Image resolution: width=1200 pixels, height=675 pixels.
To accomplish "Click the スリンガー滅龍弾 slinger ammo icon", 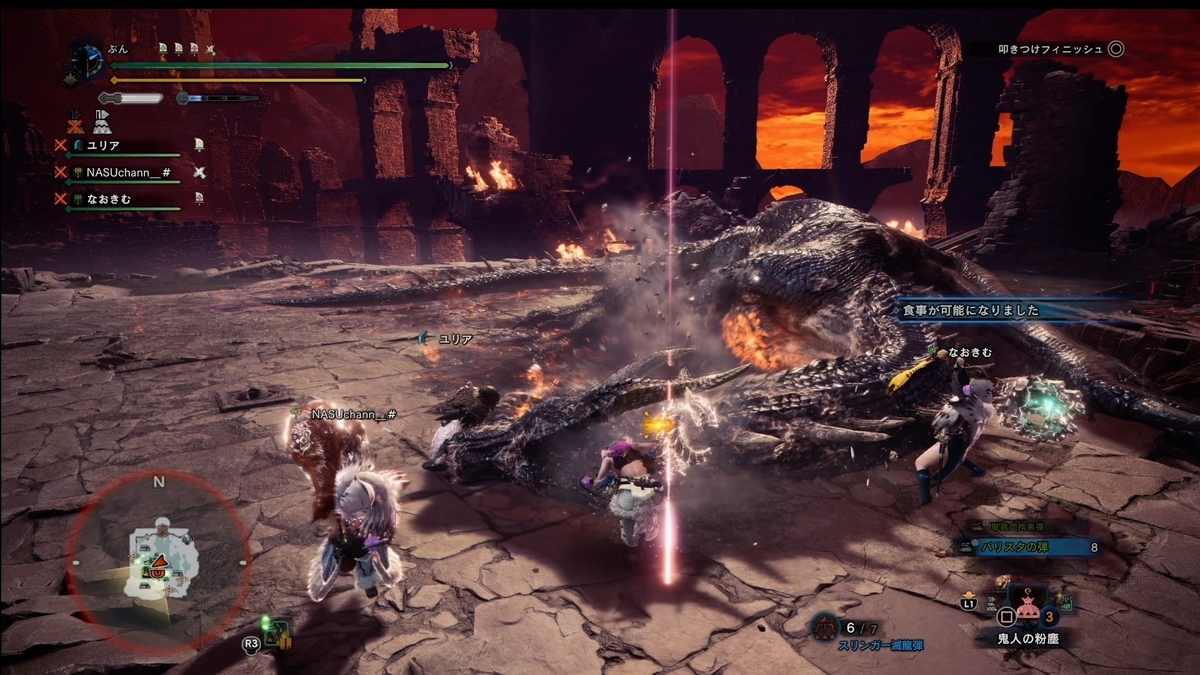I will 824,627.
